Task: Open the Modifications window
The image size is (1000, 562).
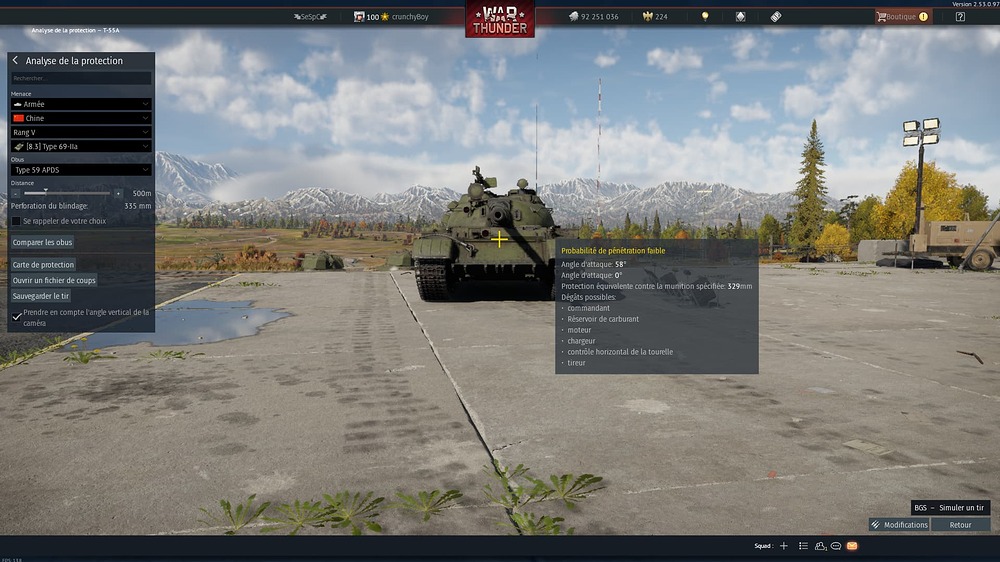Action: (x=899, y=525)
